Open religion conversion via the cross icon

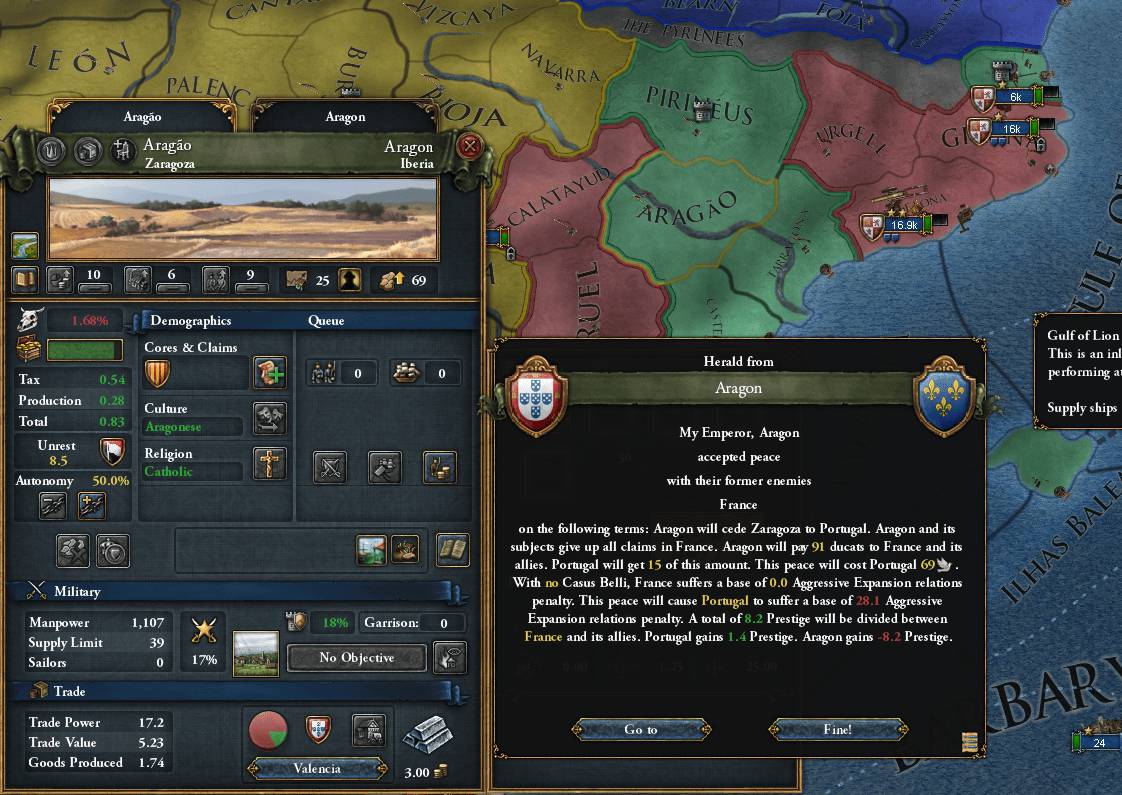tap(269, 463)
